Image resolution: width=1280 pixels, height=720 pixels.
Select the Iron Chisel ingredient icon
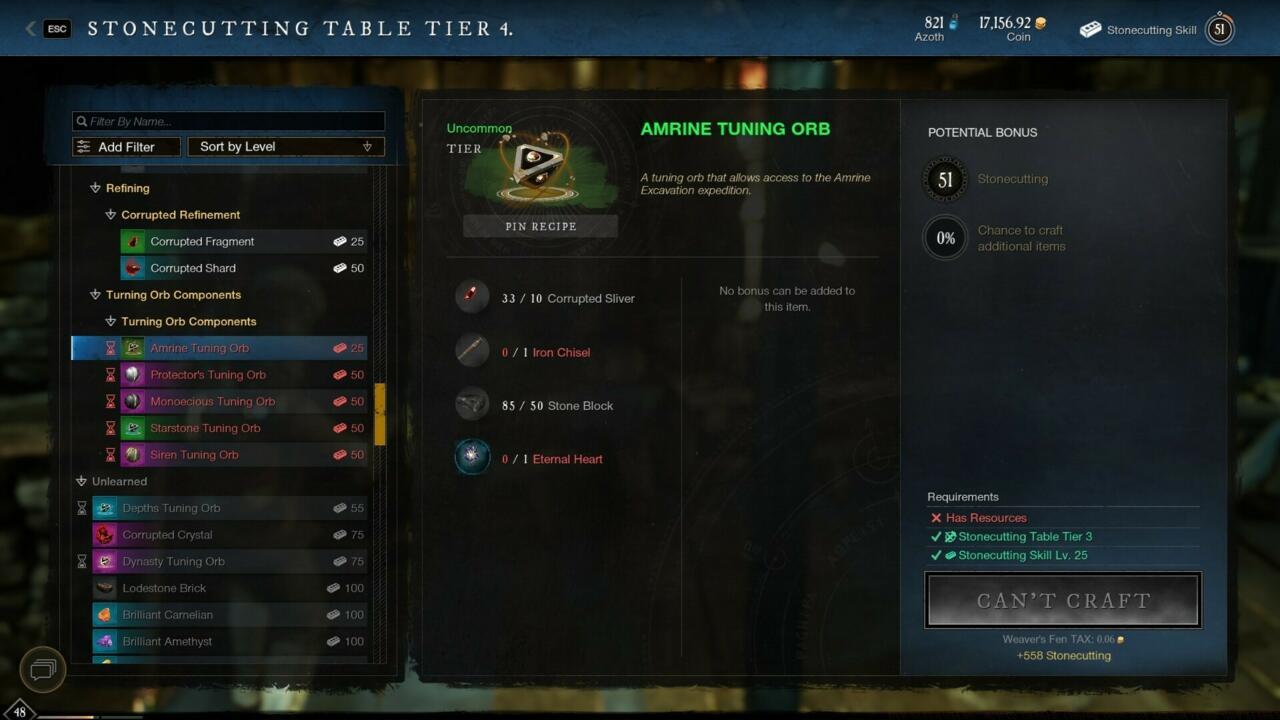472,351
